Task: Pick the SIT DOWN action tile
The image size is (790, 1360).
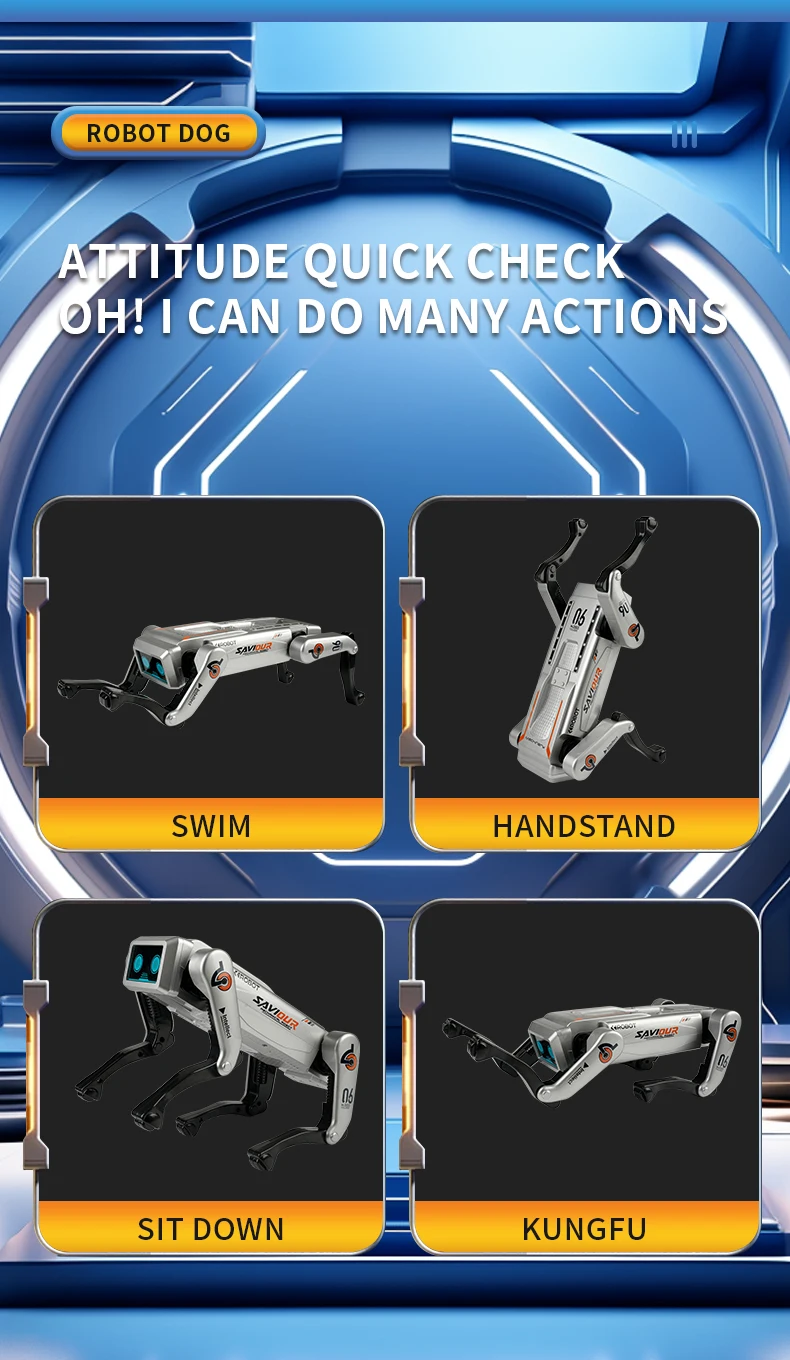Action: point(210,1076)
